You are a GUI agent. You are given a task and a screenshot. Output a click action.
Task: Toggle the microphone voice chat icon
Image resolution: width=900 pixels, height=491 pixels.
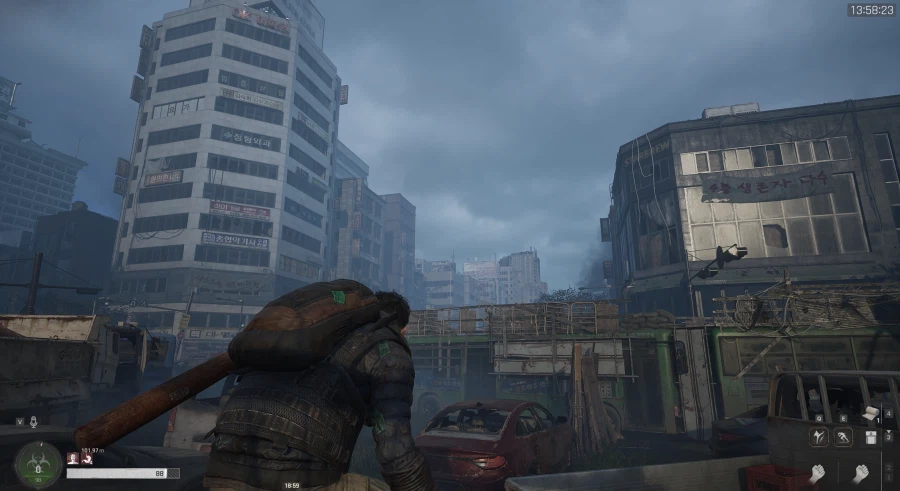point(34,421)
